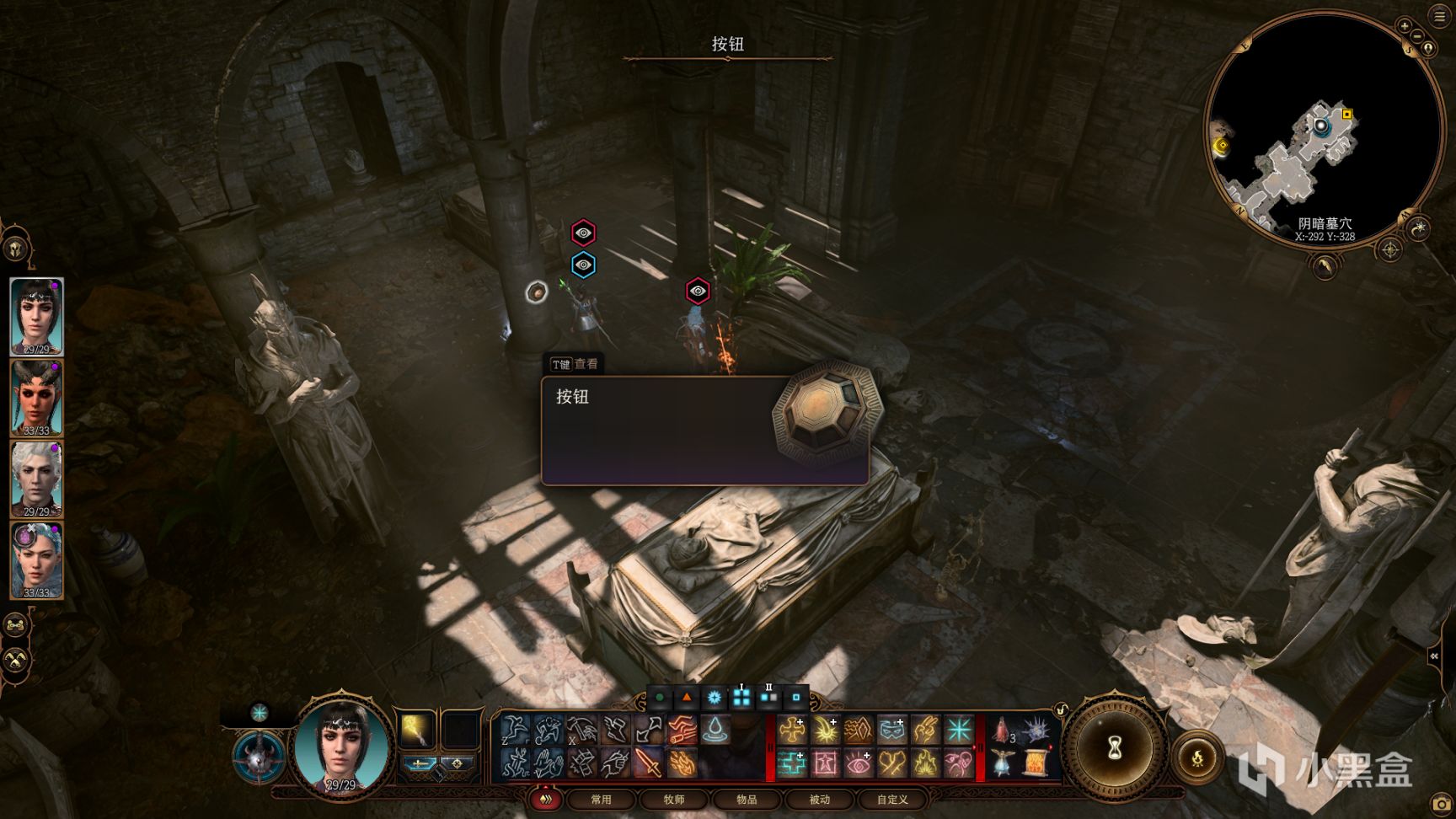
Task: Open the 物品 hotbar tab
Action: click(747, 799)
